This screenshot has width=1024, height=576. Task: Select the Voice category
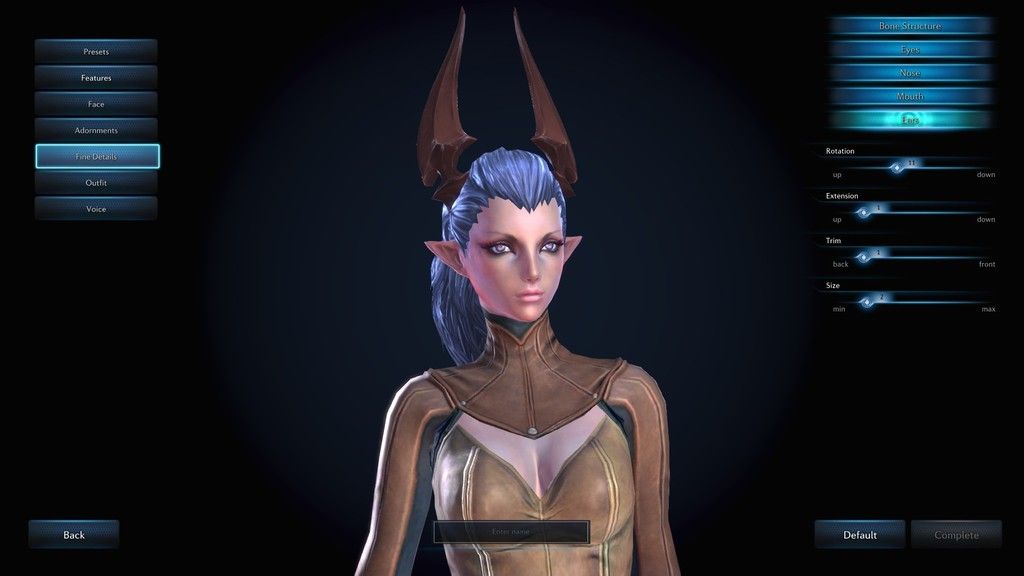tap(96, 209)
